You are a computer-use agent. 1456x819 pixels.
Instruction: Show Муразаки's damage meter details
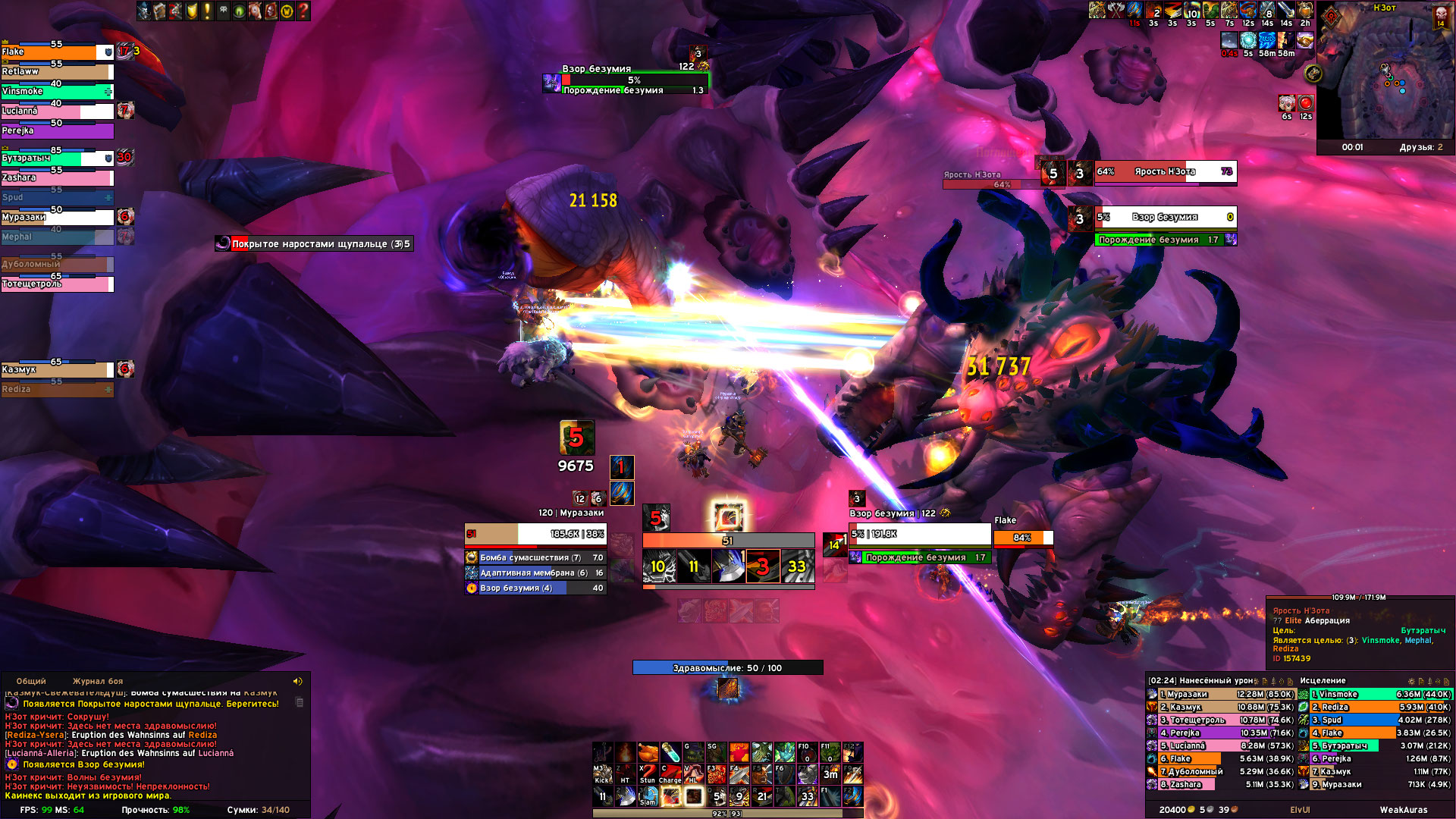click(1221, 695)
